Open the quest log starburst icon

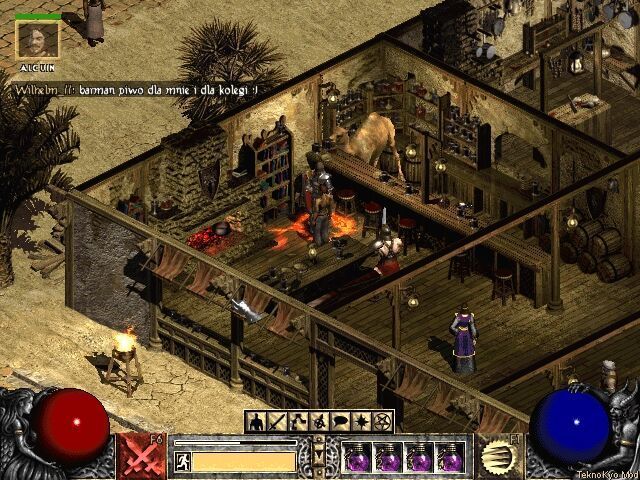pyautogui.click(x=361, y=421)
